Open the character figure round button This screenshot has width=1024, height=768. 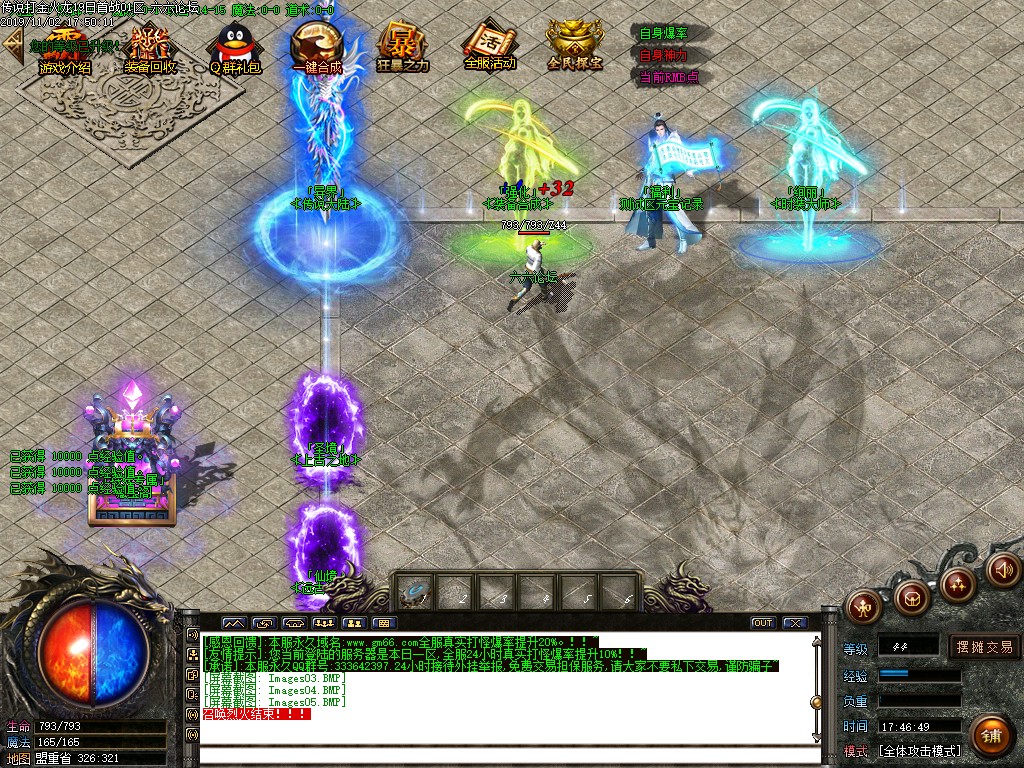[863, 604]
